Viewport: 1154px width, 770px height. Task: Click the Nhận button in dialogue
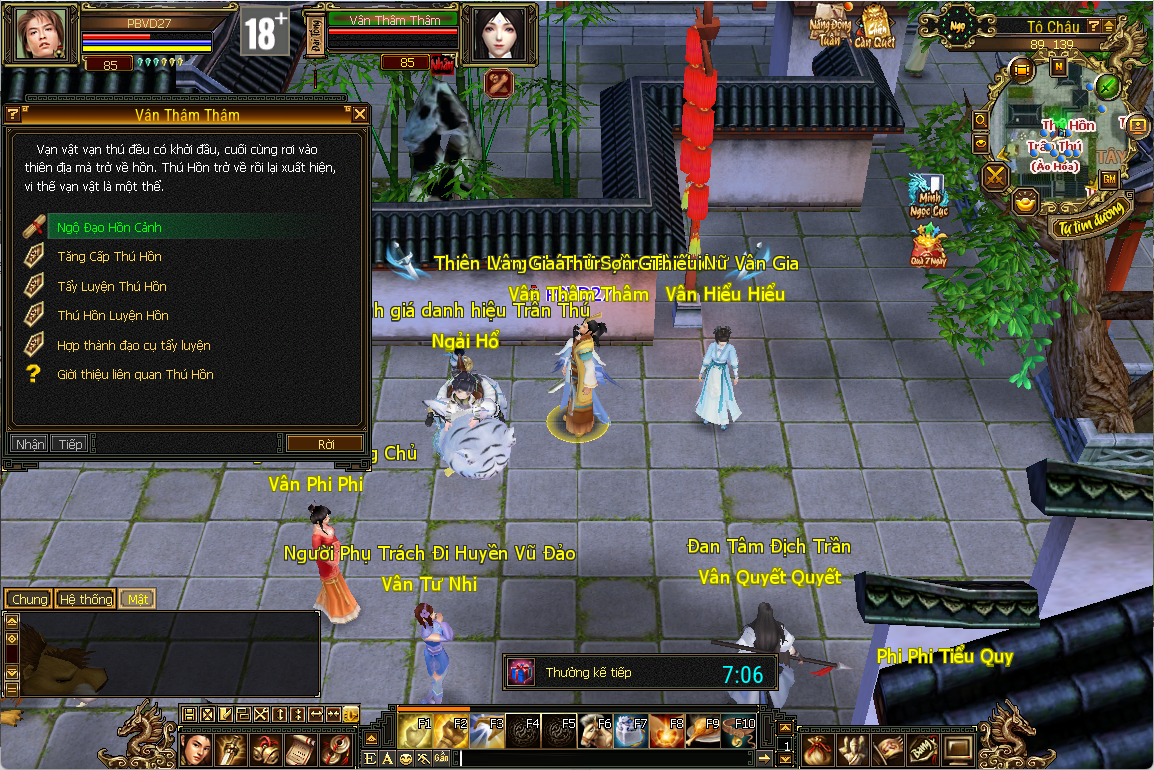point(30,444)
